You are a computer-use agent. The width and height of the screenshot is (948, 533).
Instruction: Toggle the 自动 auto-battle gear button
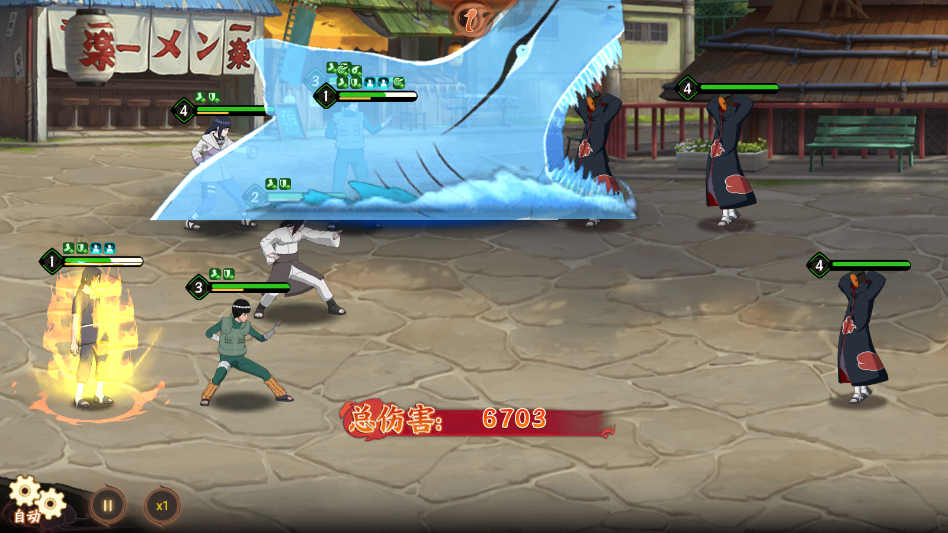pyautogui.click(x=32, y=501)
